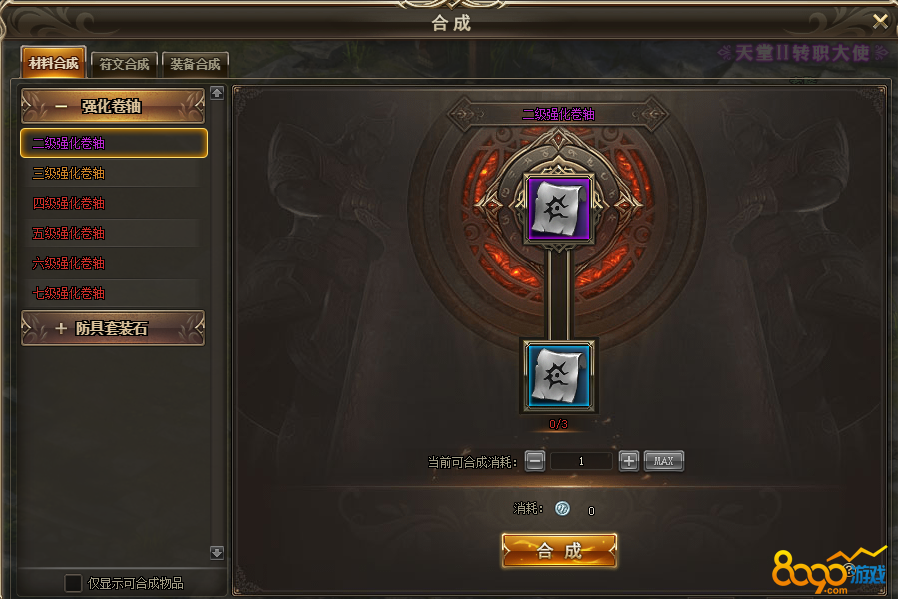Open the 符文合成 tab

124,64
